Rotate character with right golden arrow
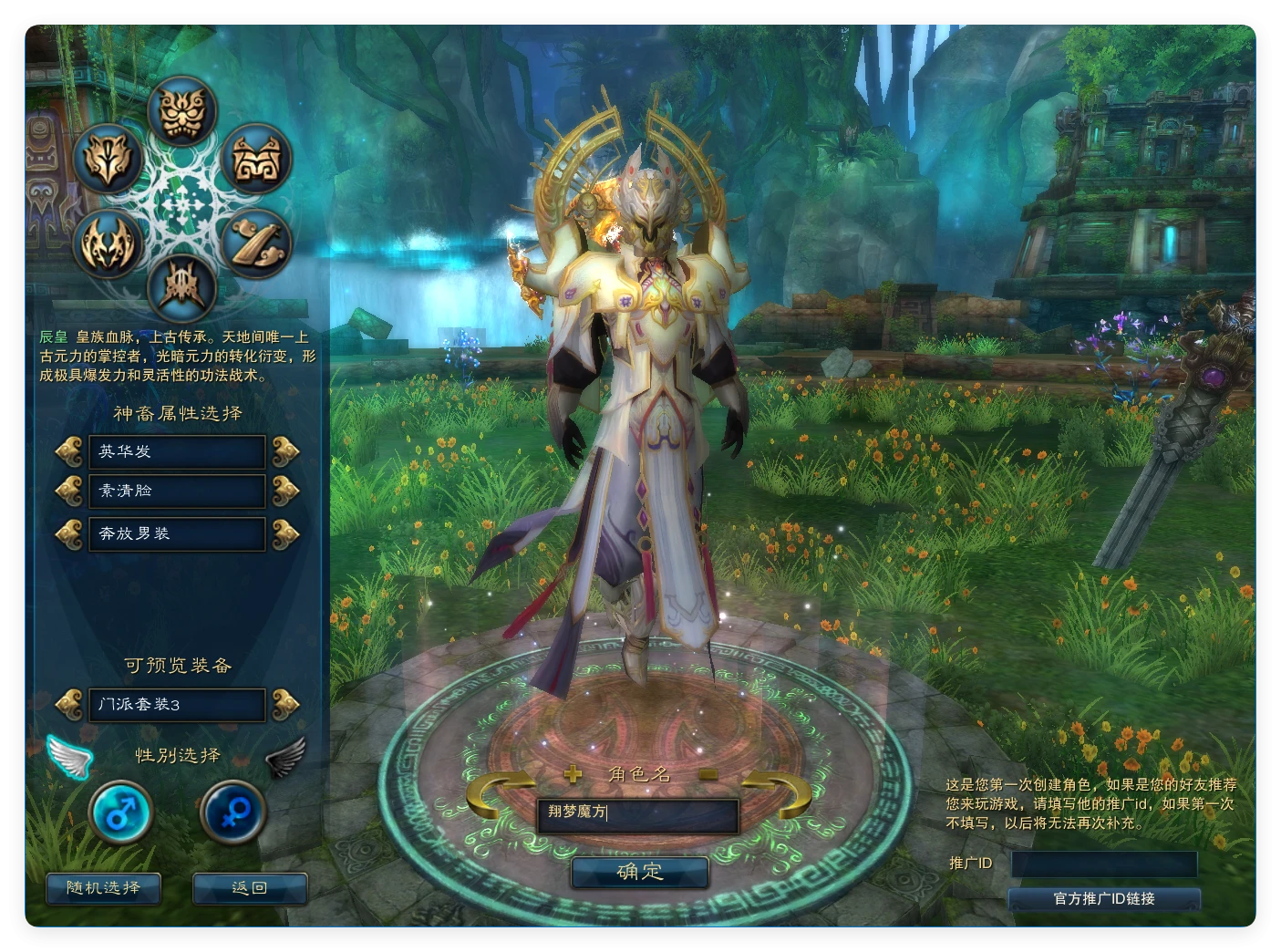1281x952 pixels. point(780,793)
